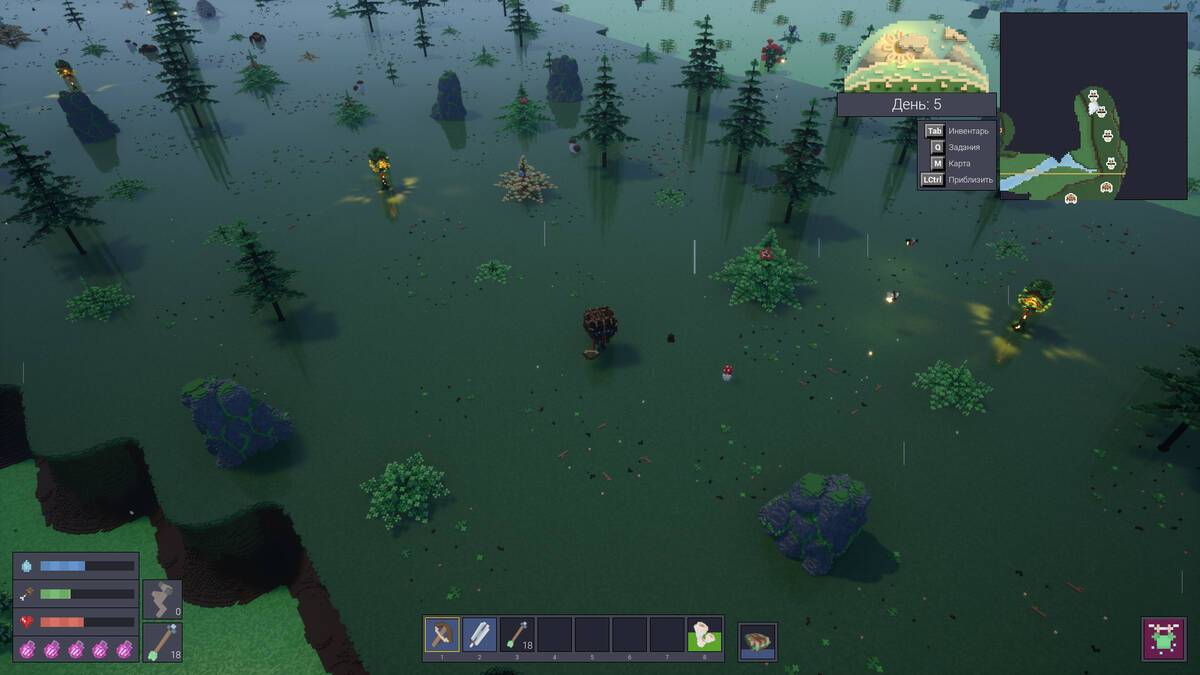Click the minimap in the corner
This screenshot has width=1200, height=675.
[1093, 106]
